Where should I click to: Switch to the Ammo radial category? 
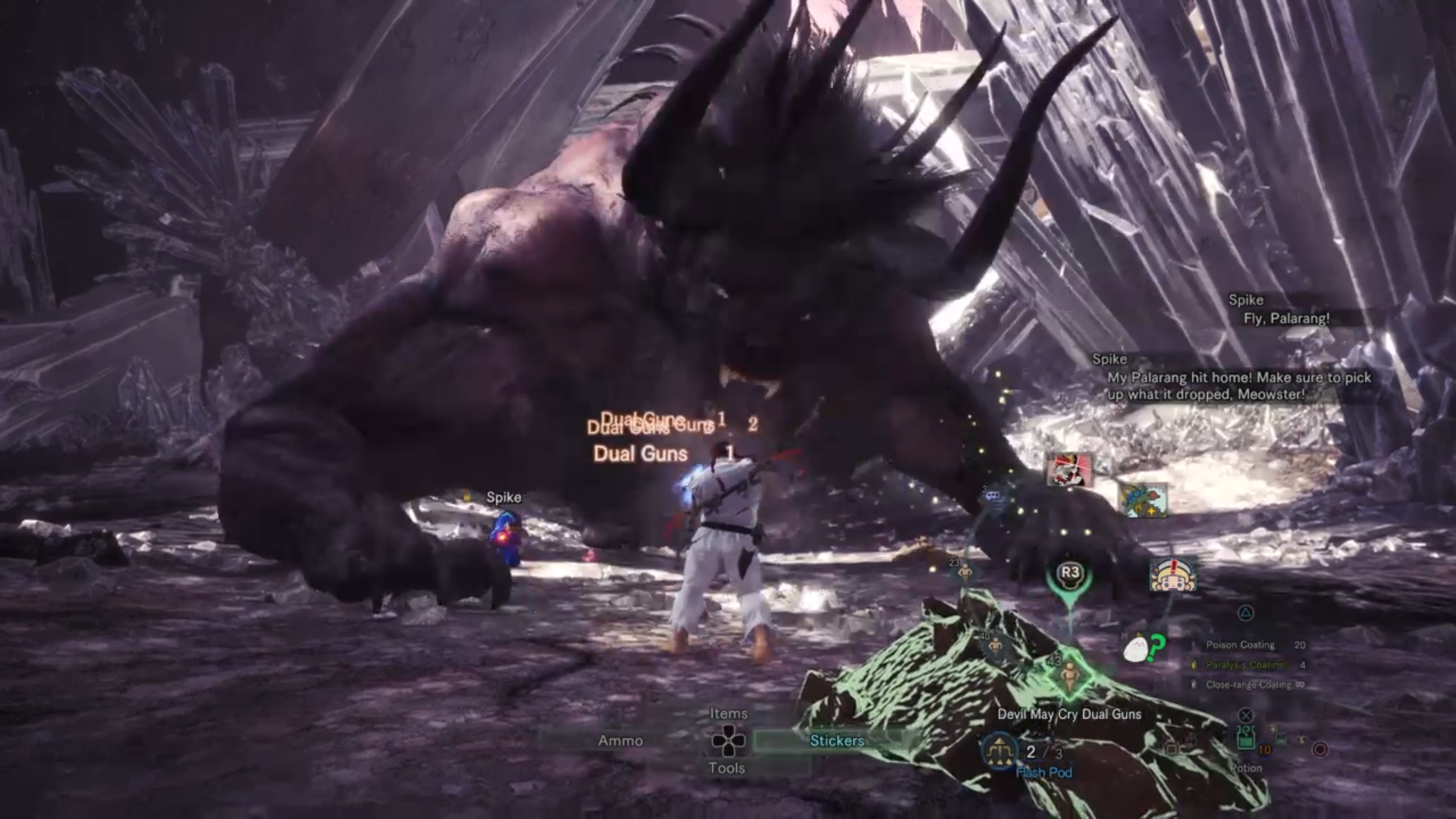620,741
